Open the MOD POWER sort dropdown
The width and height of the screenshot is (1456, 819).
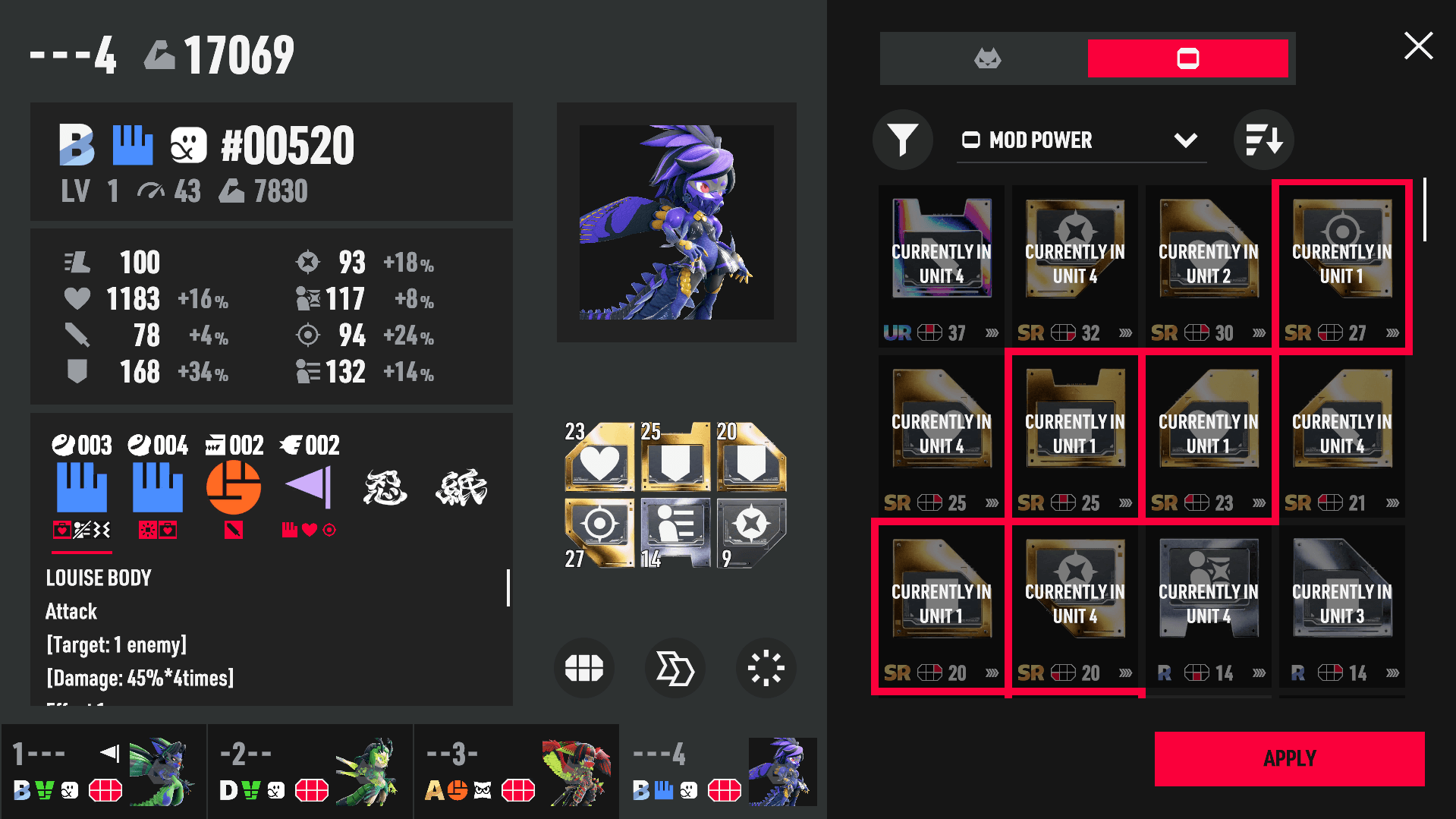click(1186, 140)
